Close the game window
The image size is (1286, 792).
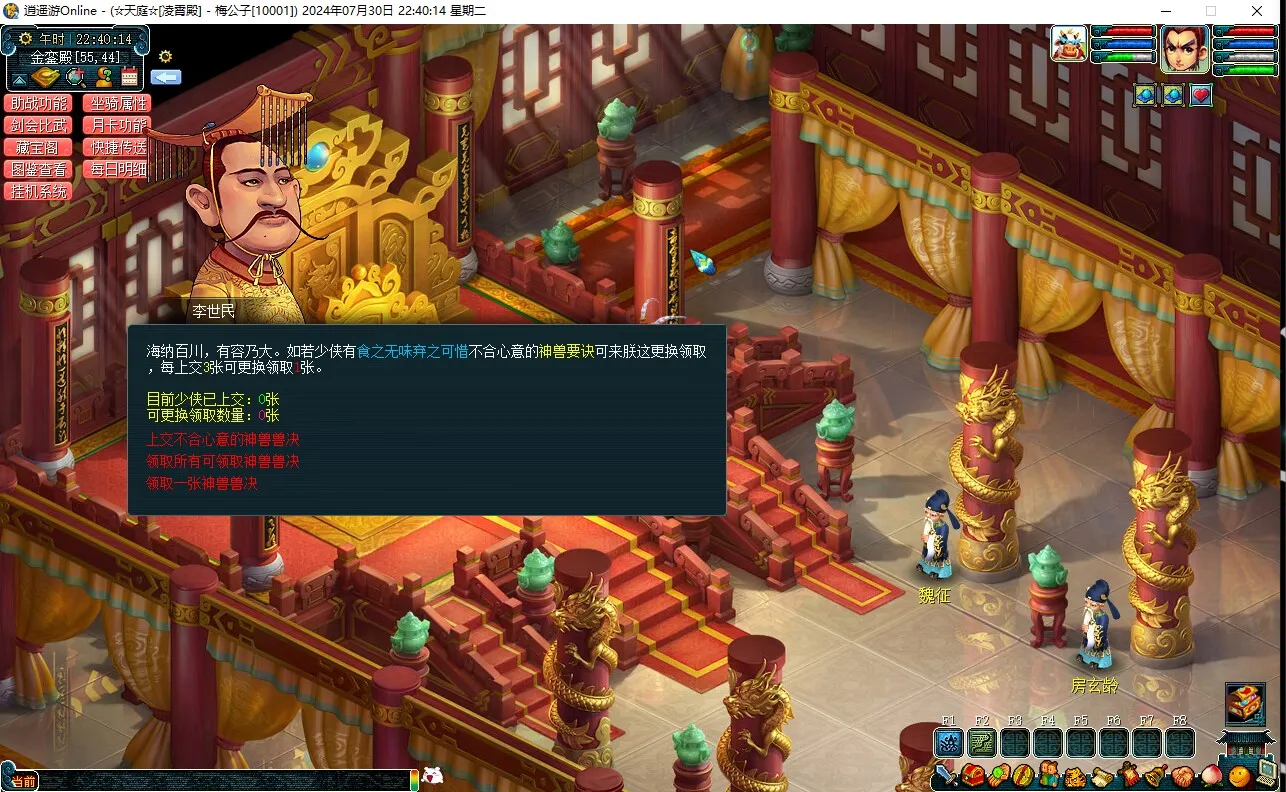pos(1257,11)
